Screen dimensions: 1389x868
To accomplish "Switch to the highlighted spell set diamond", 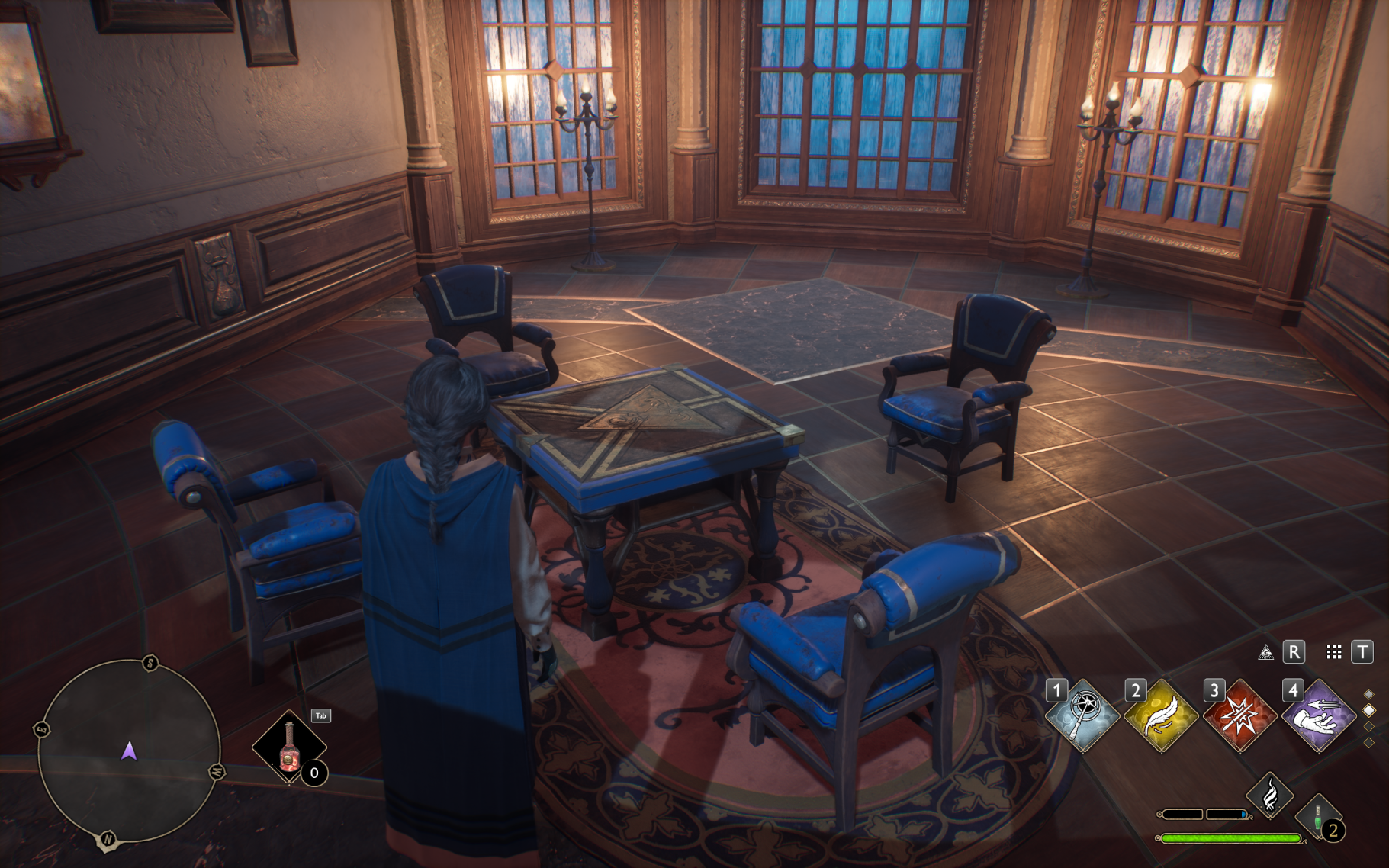I will [1369, 710].
